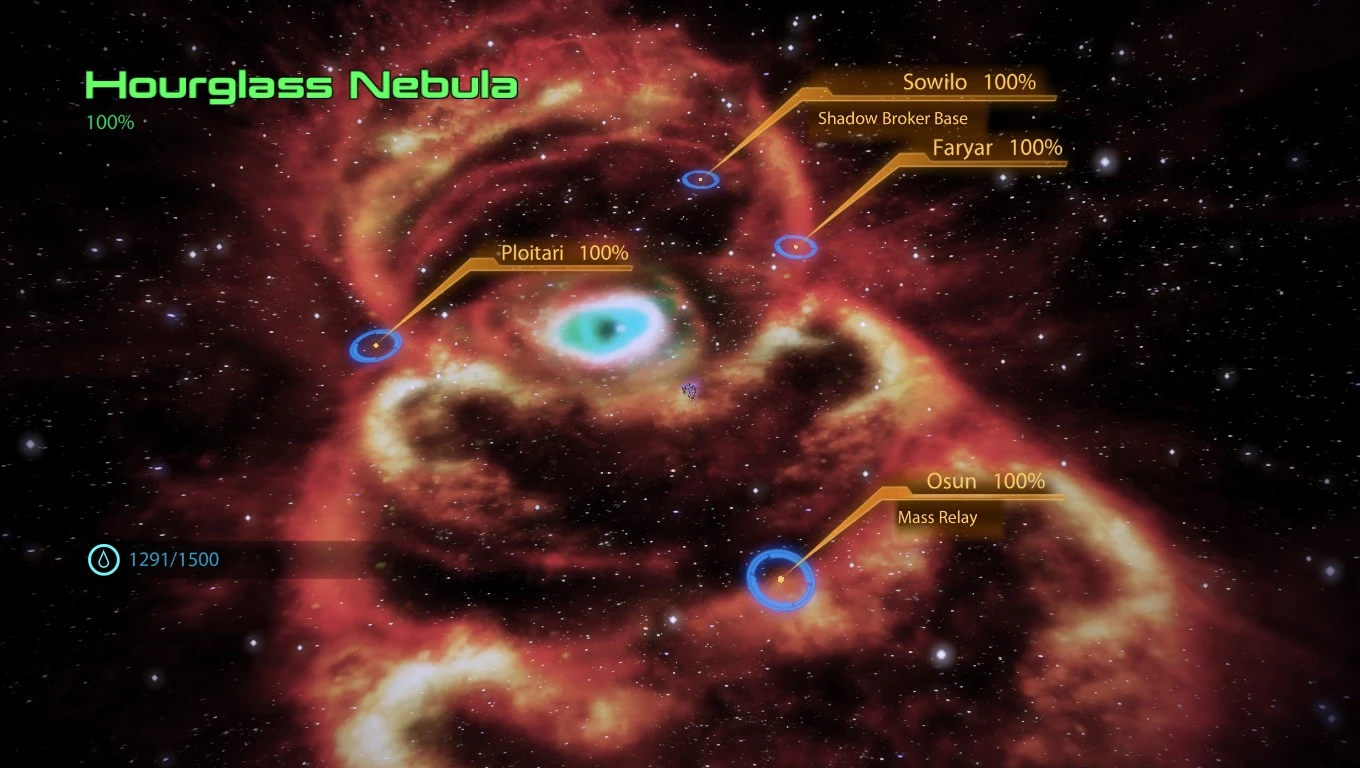Click the Mass Relay text tag

[x=936, y=517]
